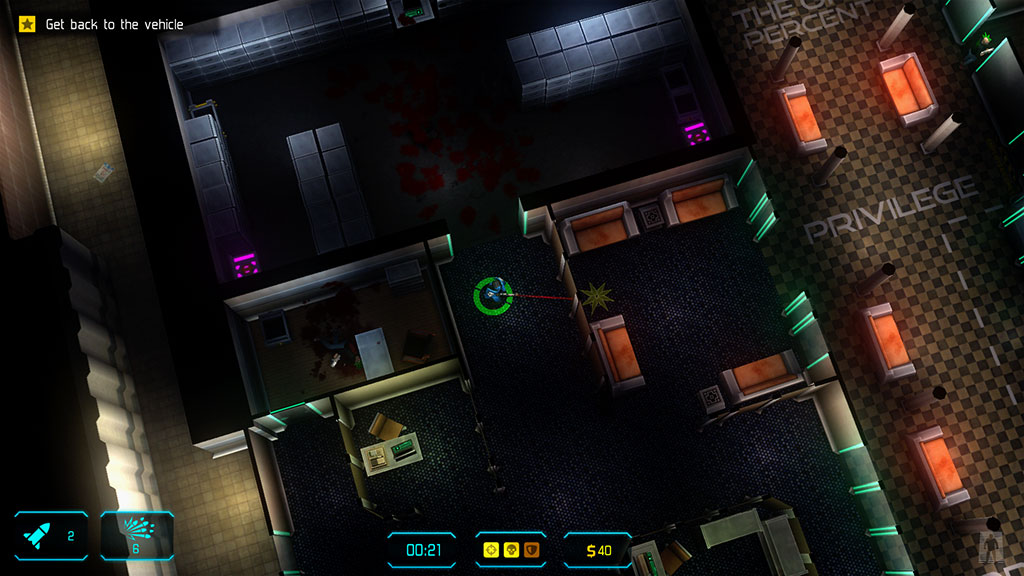The height and width of the screenshot is (576, 1024).
Task: Click the 'Get back to the vehicle' objective
Action: click(x=114, y=24)
